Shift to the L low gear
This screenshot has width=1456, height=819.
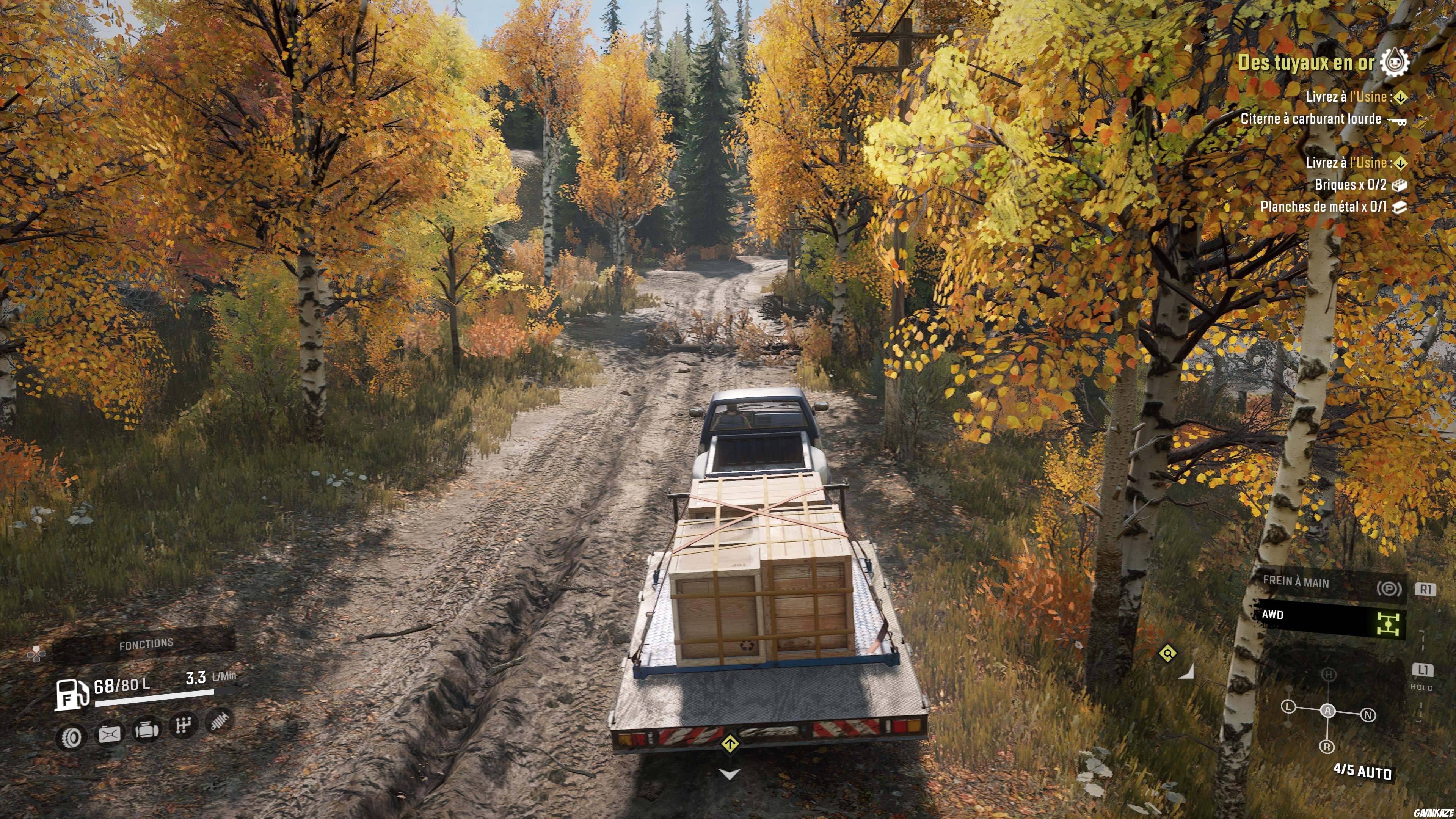pos(1288,707)
